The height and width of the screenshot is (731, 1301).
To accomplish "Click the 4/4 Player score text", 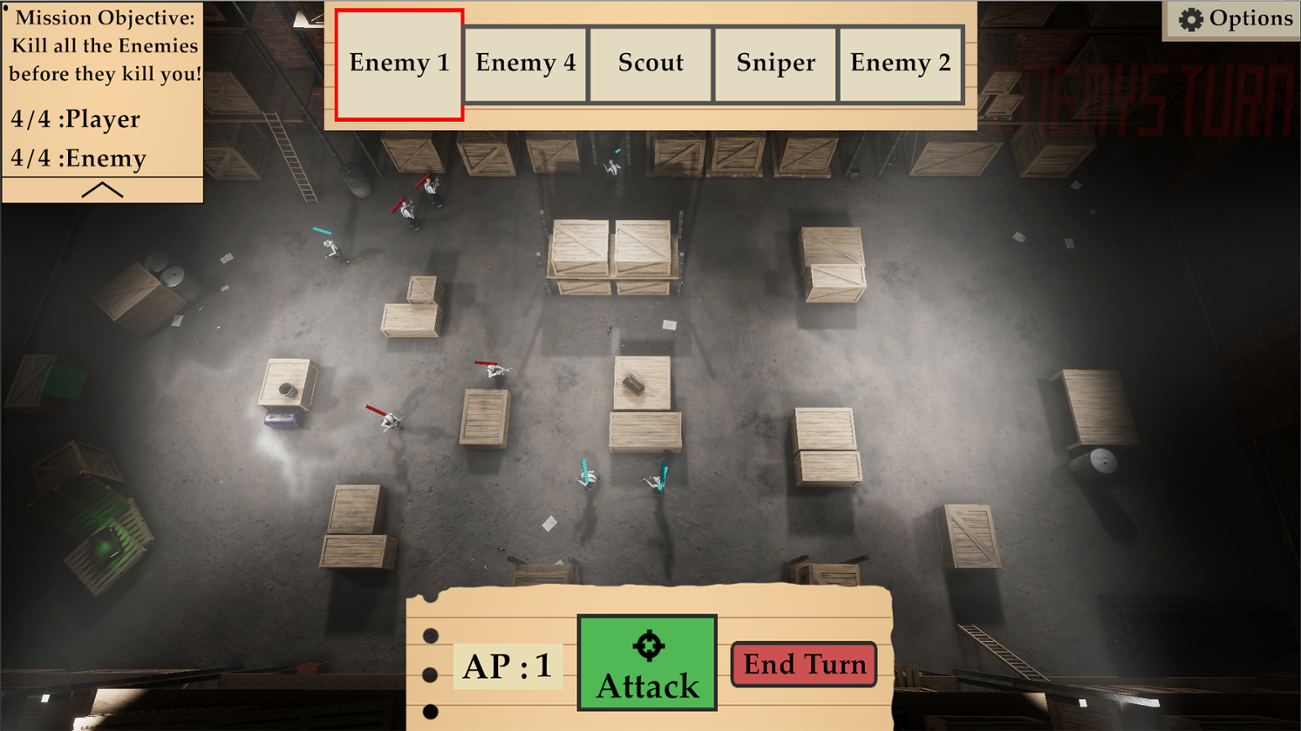I will 76,119.
